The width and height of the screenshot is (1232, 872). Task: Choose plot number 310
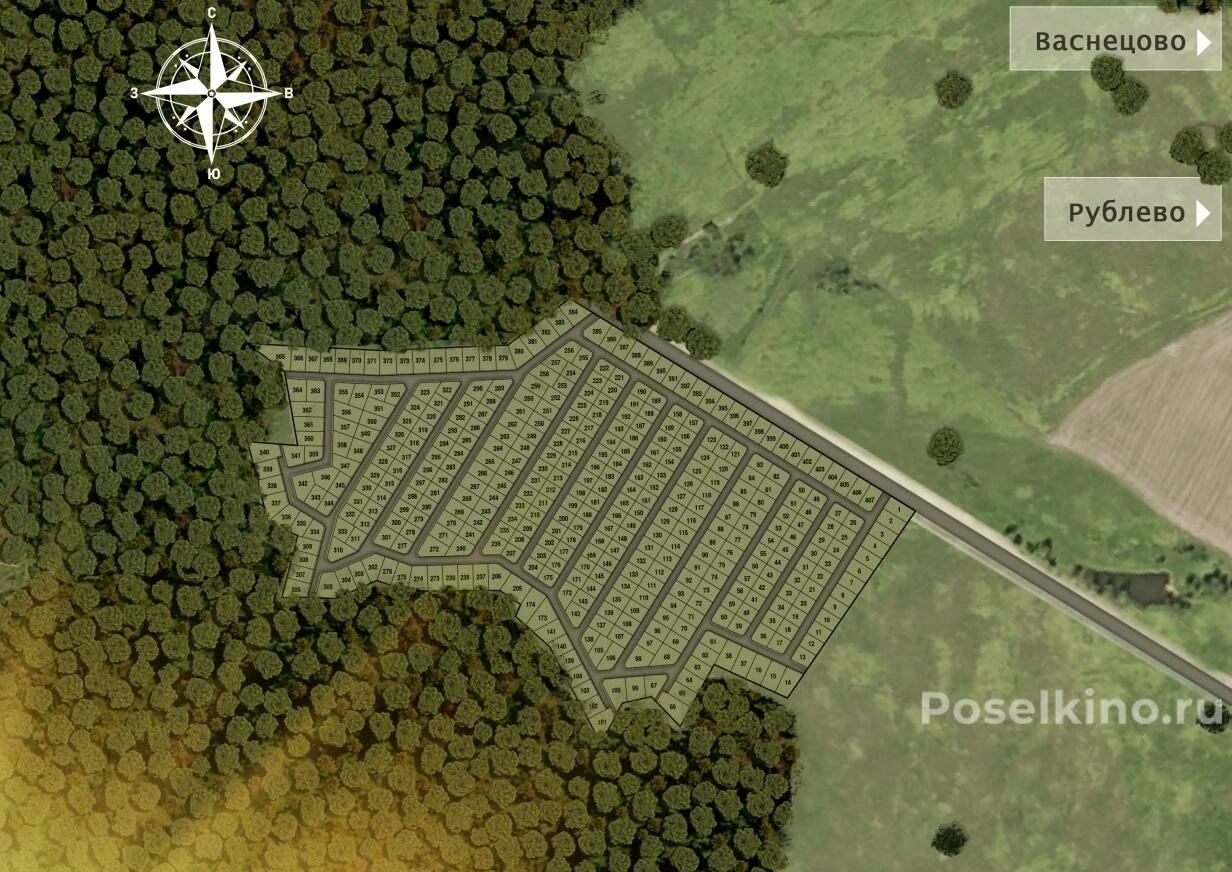point(338,550)
